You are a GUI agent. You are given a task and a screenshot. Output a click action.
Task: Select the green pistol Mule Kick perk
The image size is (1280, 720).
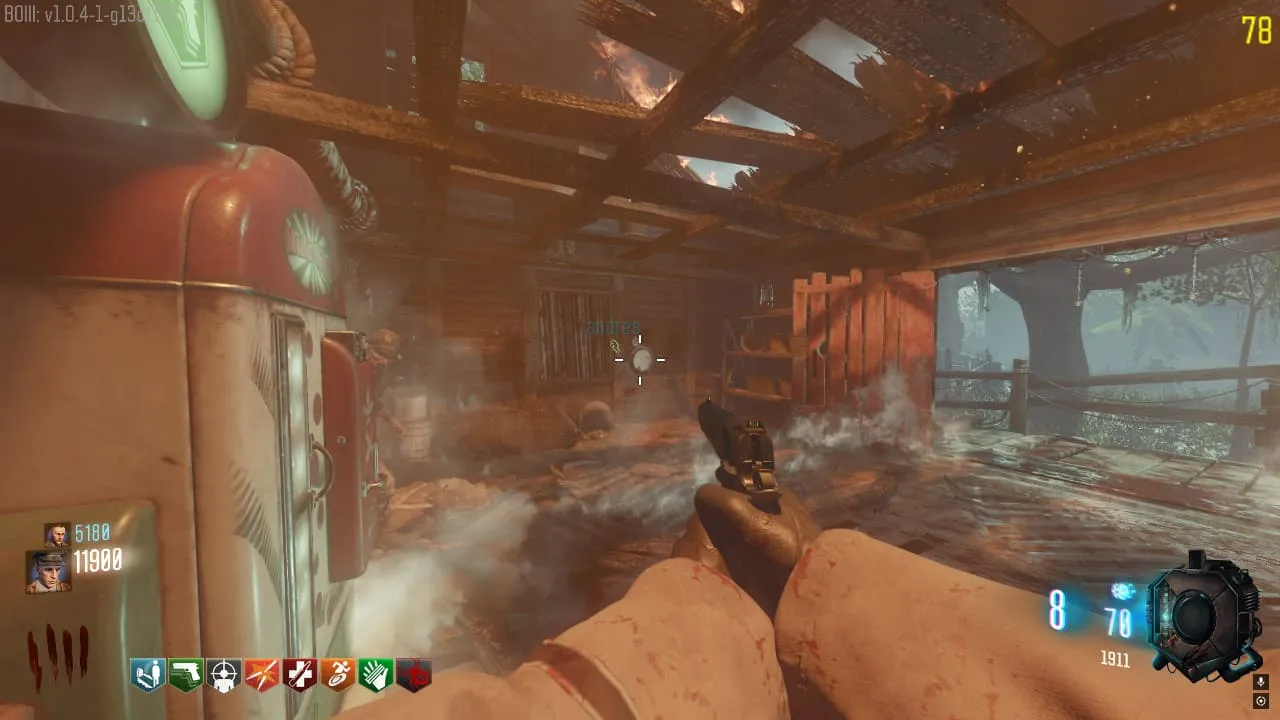pos(186,675)
